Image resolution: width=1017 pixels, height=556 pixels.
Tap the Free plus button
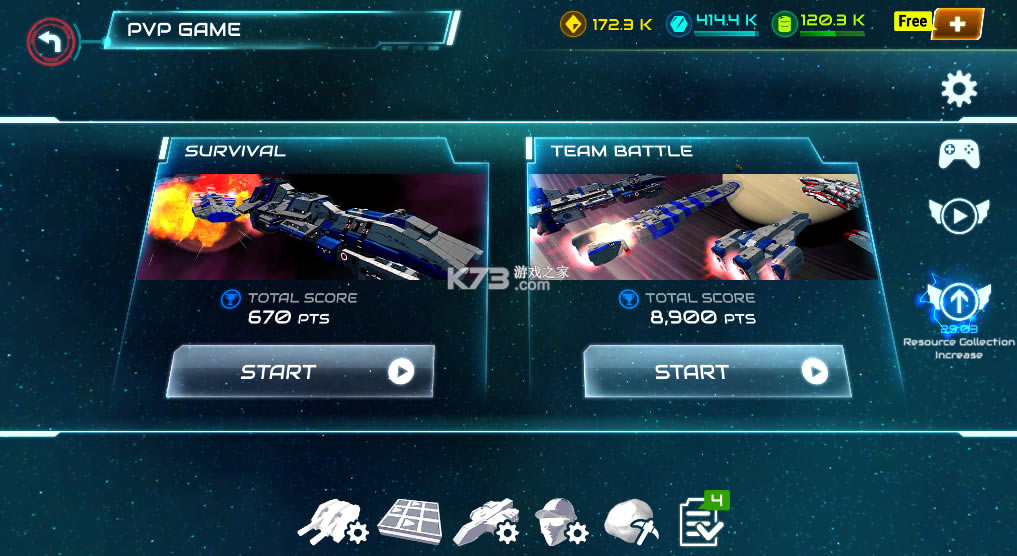tap(957, 23)
